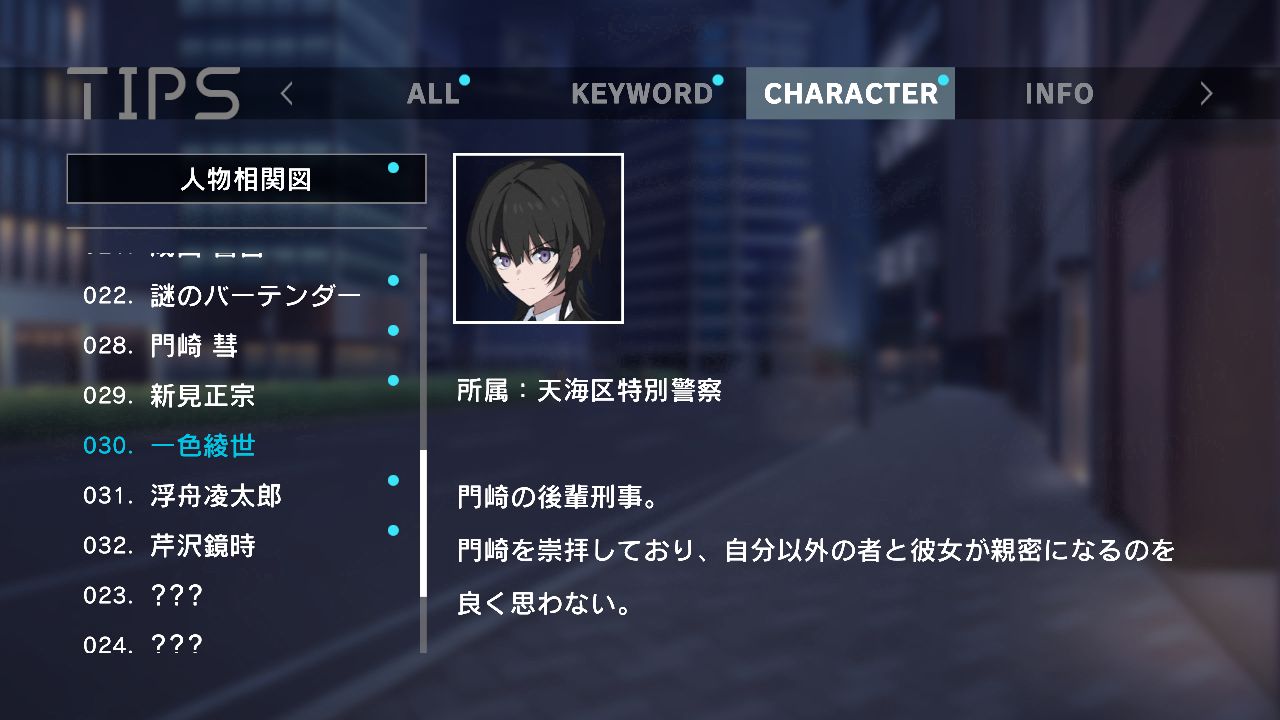Click the right arrow beside the tabs
This screenshot has height=720, width=1280.
pyautogui.click(x=1206, y=94)
